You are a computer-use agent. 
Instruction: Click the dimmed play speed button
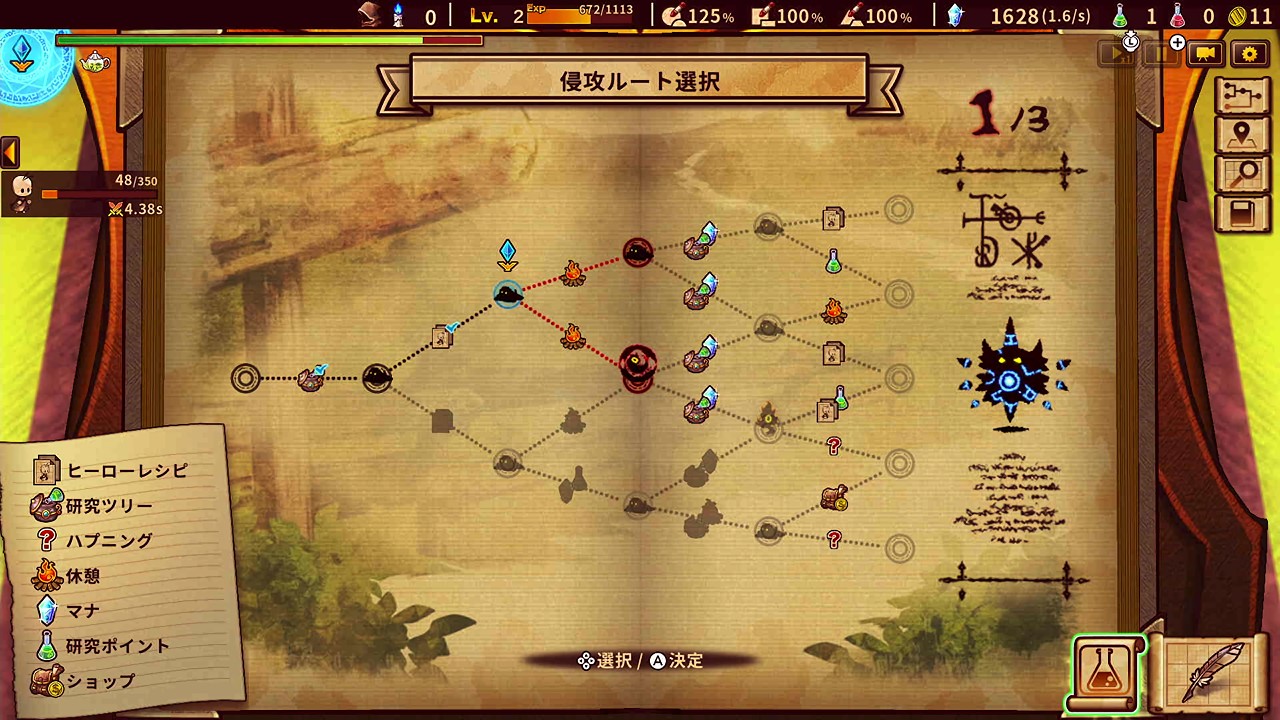1116,54
